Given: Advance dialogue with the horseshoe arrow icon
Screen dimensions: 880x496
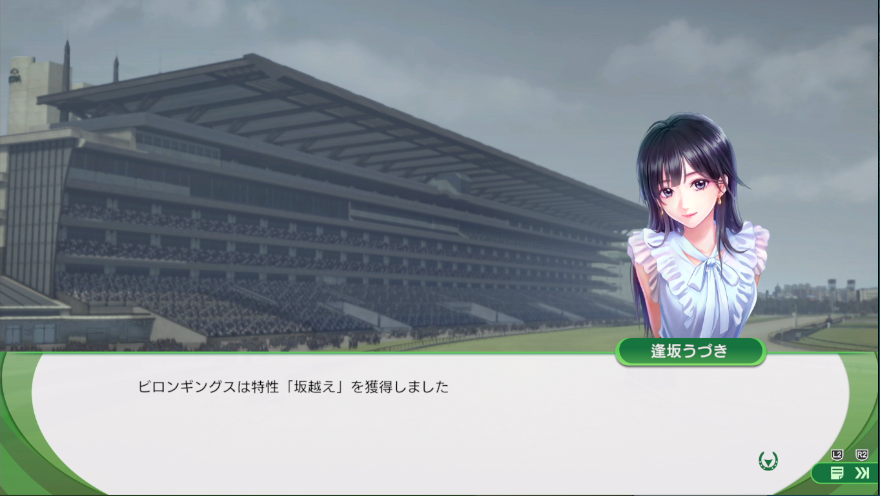Looking at the screenshot, I should click(x=768, y=461).
